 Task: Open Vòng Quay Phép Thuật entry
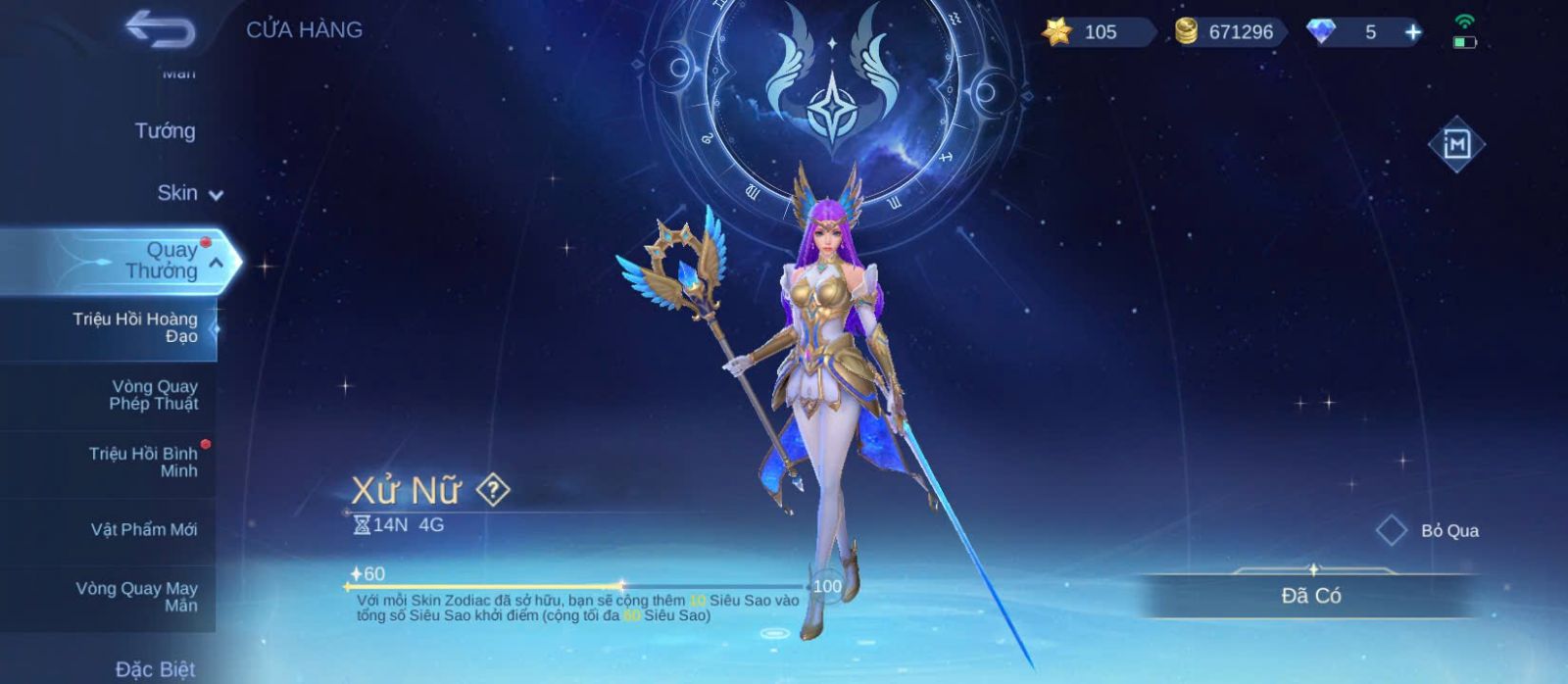[153, 395]
